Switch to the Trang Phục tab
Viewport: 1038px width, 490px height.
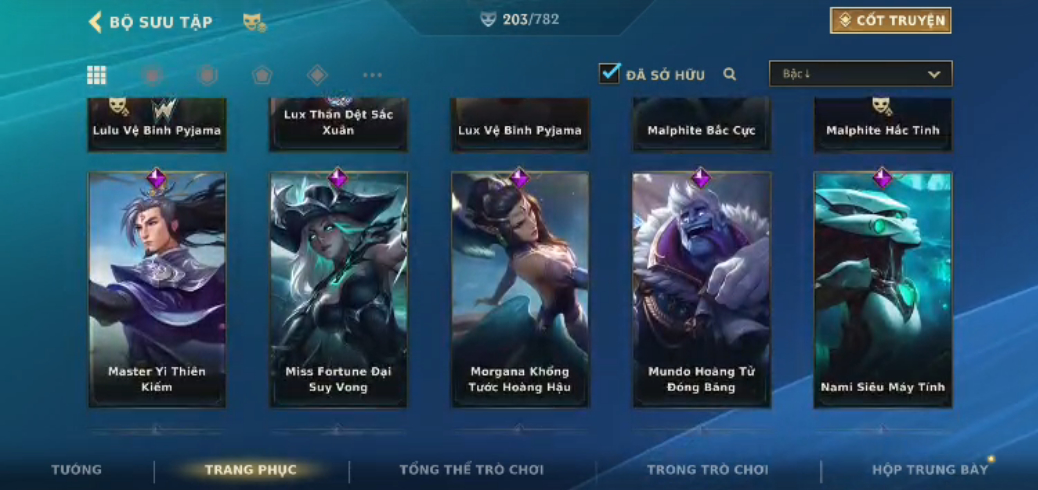click(250, 470)
